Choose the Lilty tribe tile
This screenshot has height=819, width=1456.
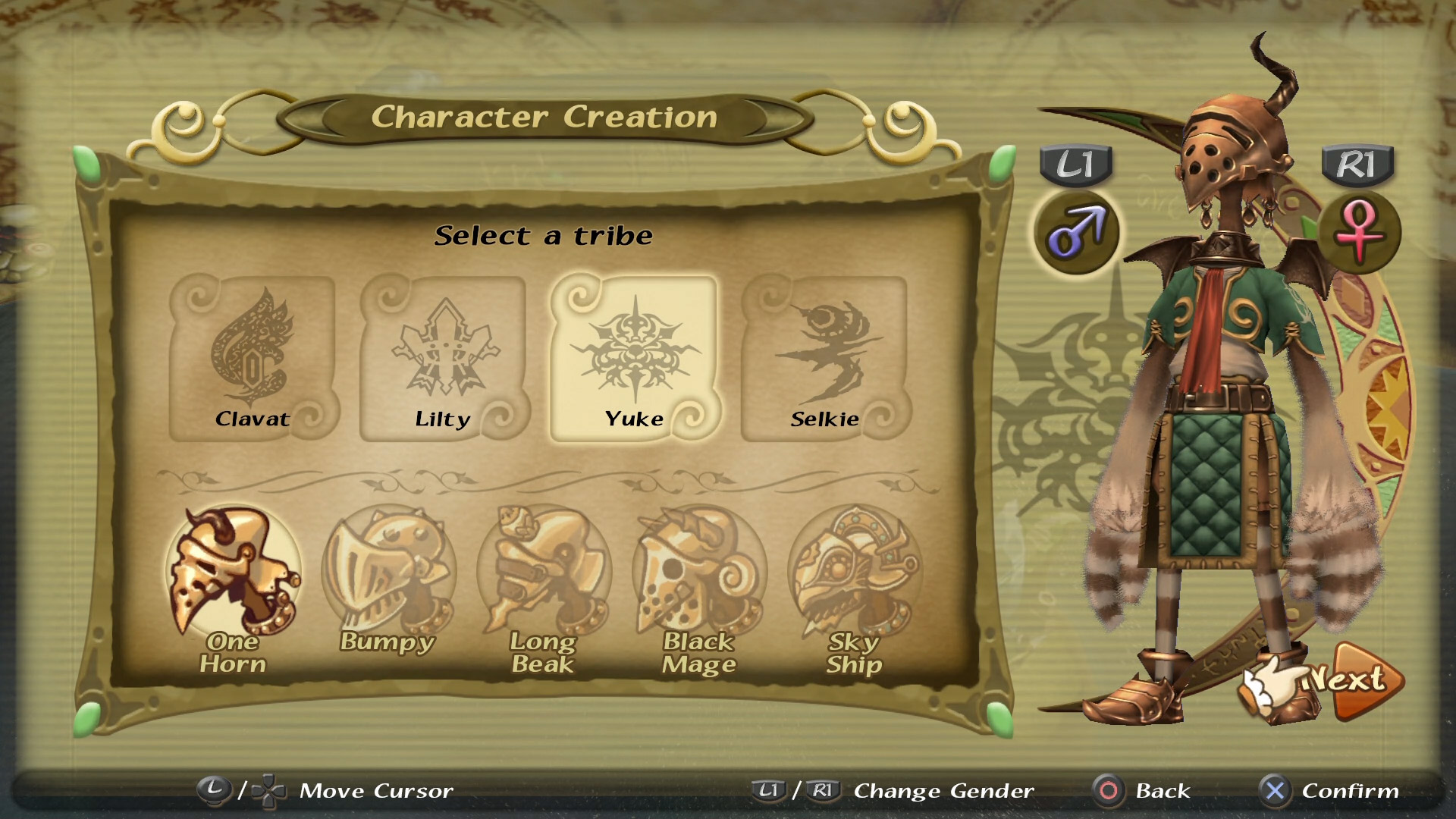pyautogui.click(x=444, y=357)
